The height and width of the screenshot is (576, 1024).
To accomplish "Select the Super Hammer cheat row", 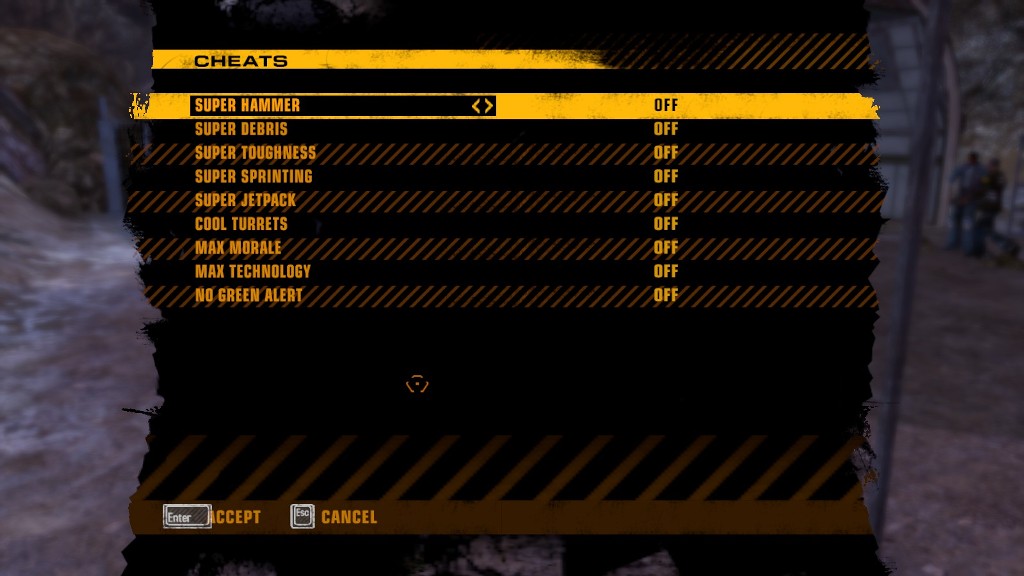I will point(247,105).
